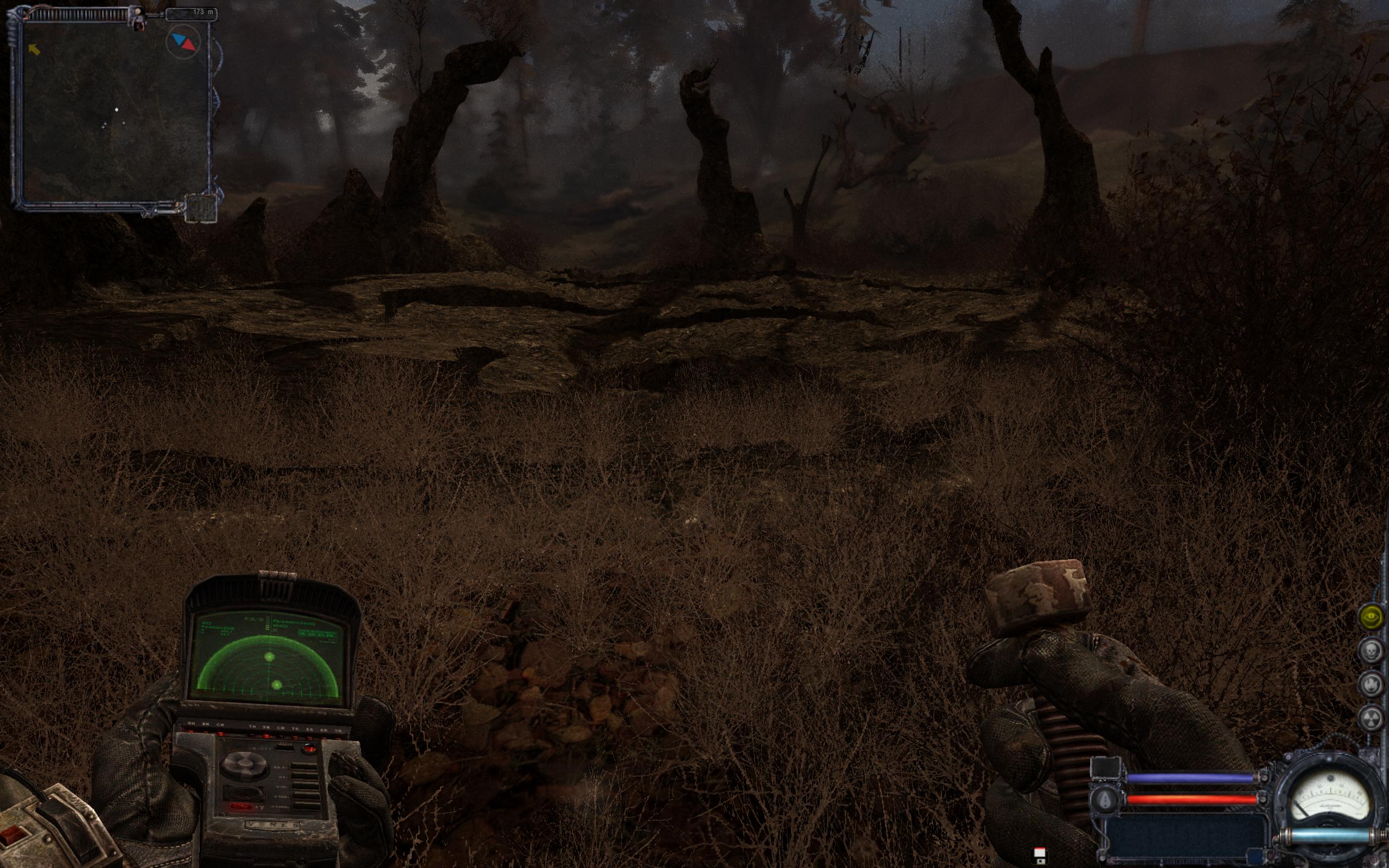Click the yellow eye psi status icon
Viewport: 1389px width, 868px height.
[1371, 617]
